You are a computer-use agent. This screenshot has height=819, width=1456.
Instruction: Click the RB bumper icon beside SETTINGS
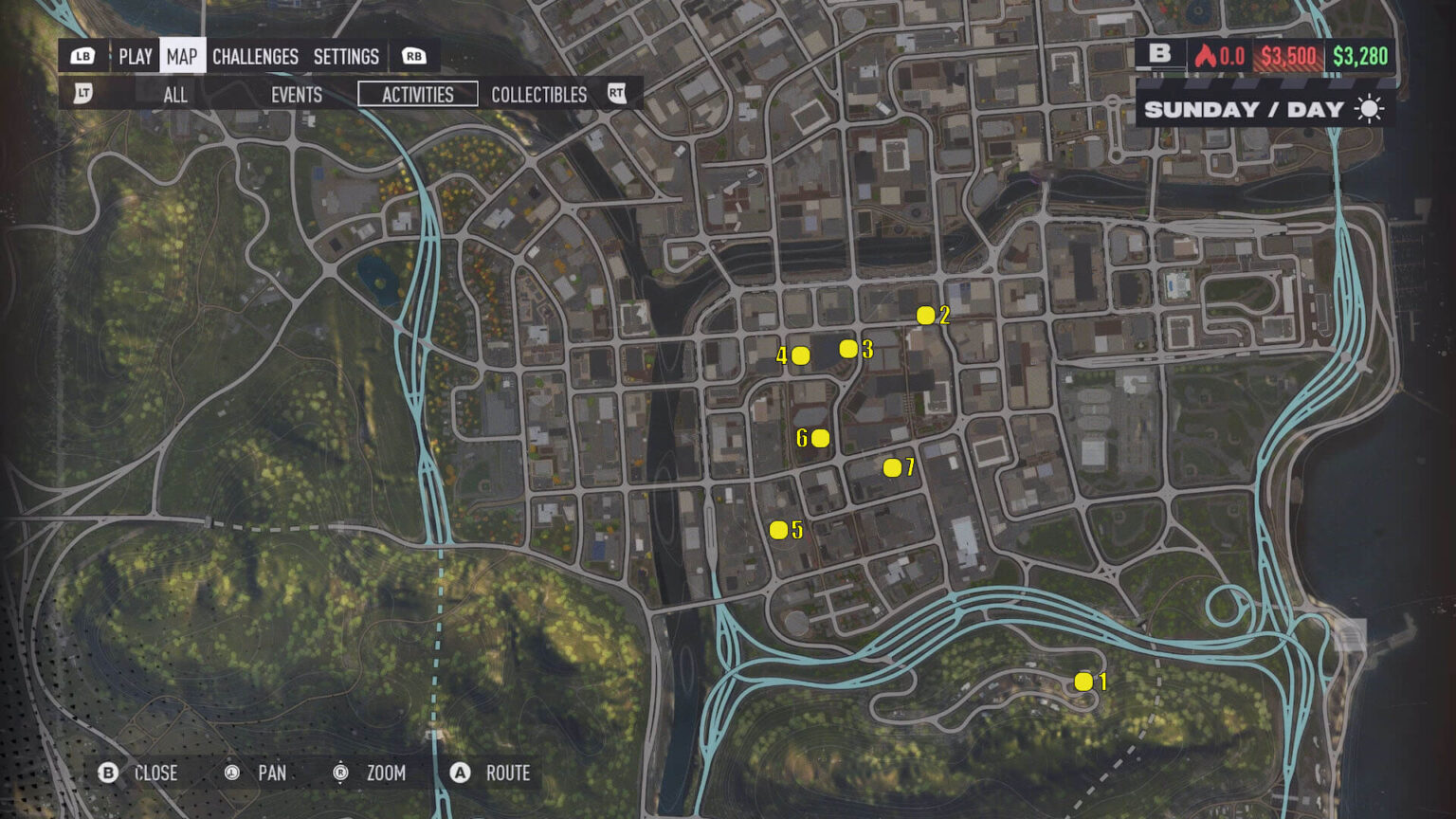411,56
